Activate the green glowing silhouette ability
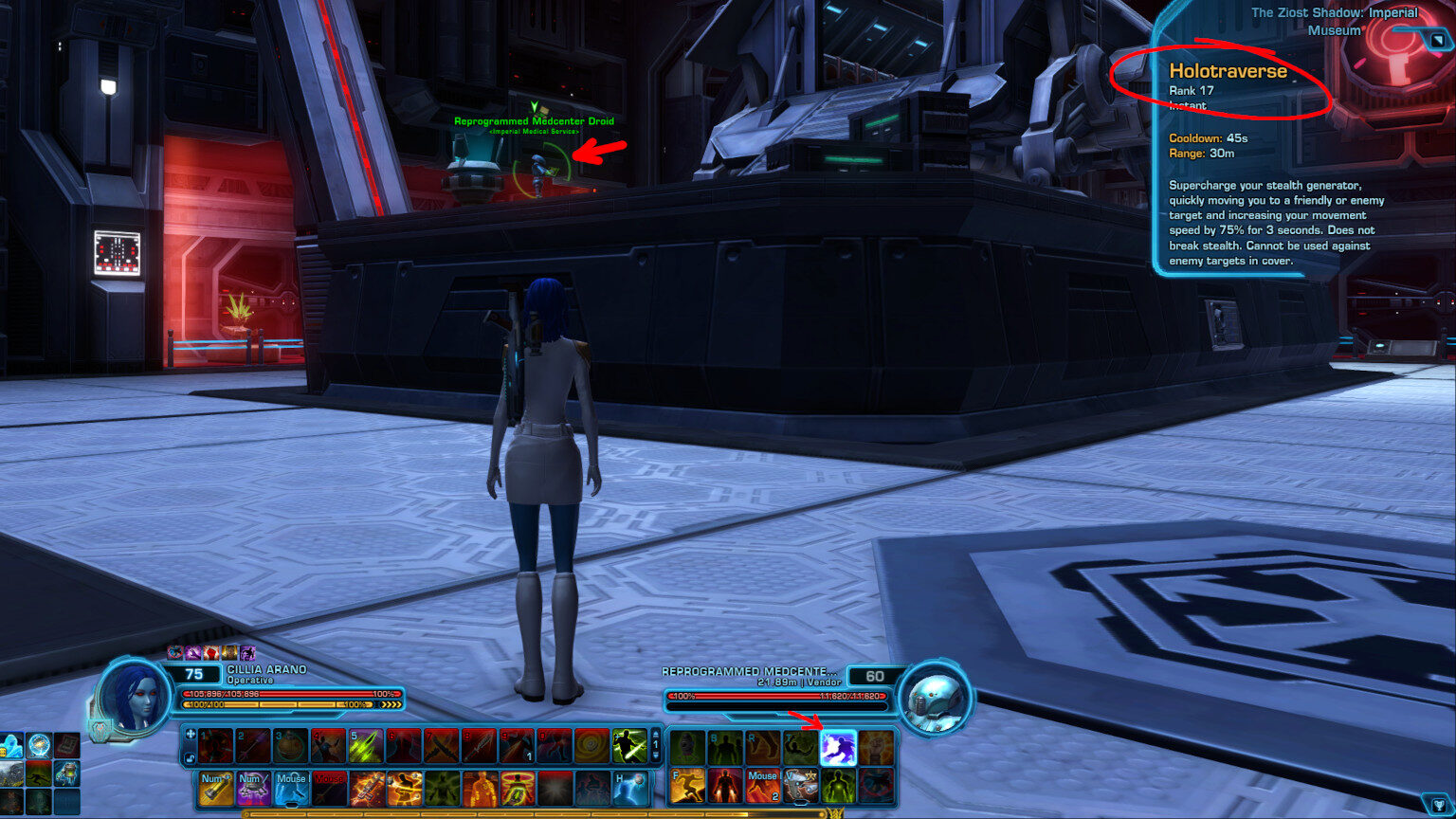Viewport: 1456px width, 819px height. coord(838,787)
